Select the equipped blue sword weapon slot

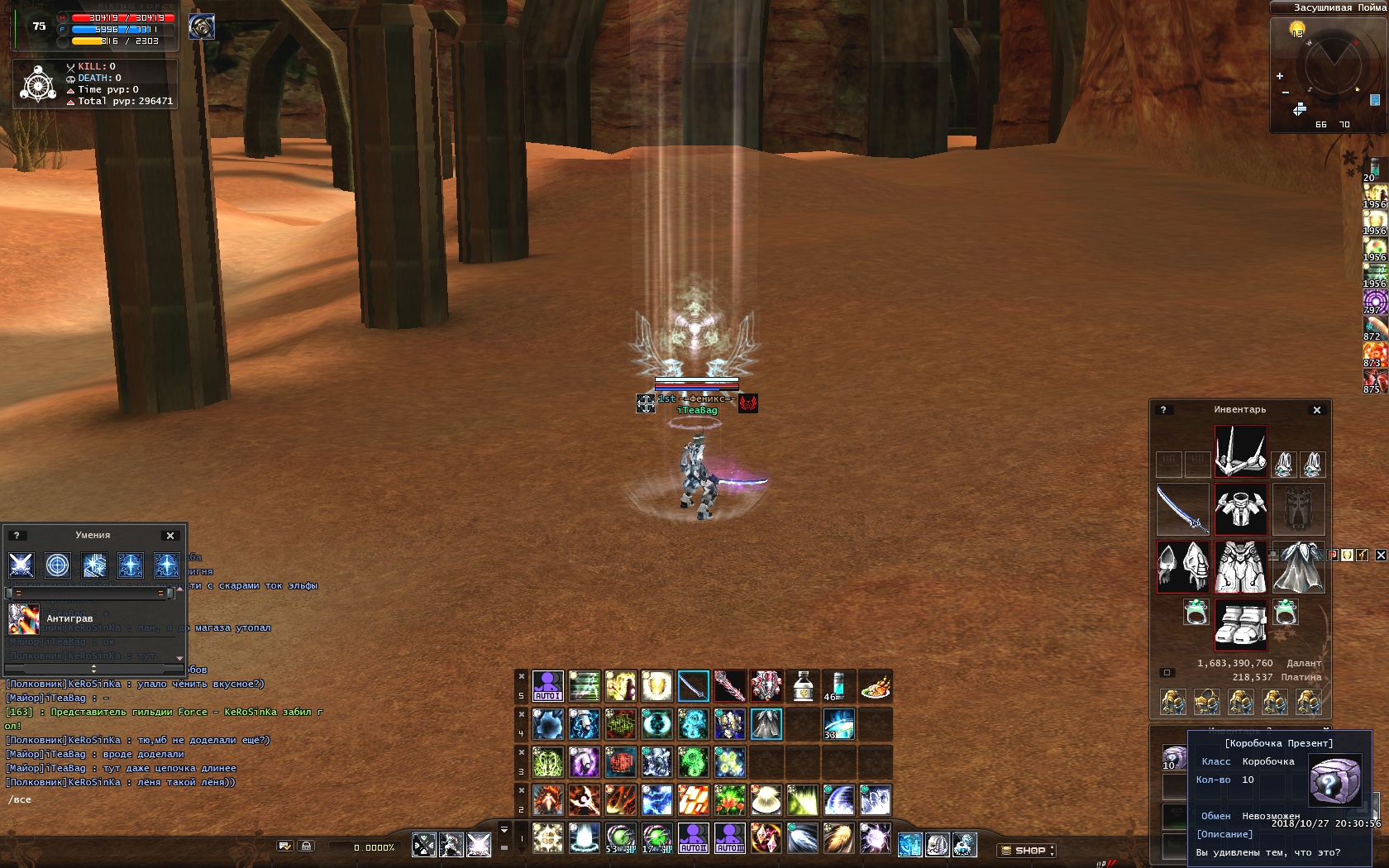click(1182, 509)
